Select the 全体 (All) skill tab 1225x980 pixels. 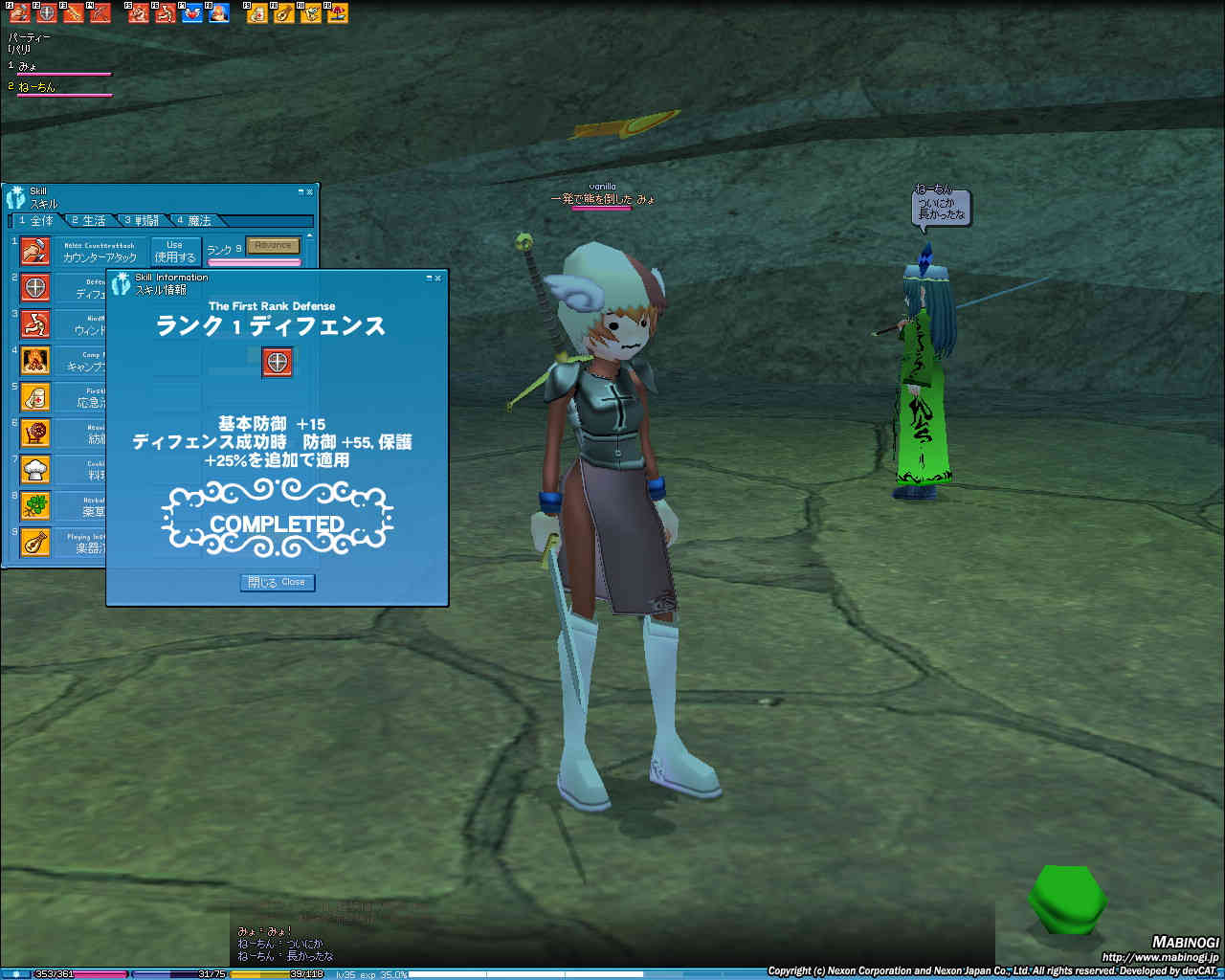tap(36, 221)
